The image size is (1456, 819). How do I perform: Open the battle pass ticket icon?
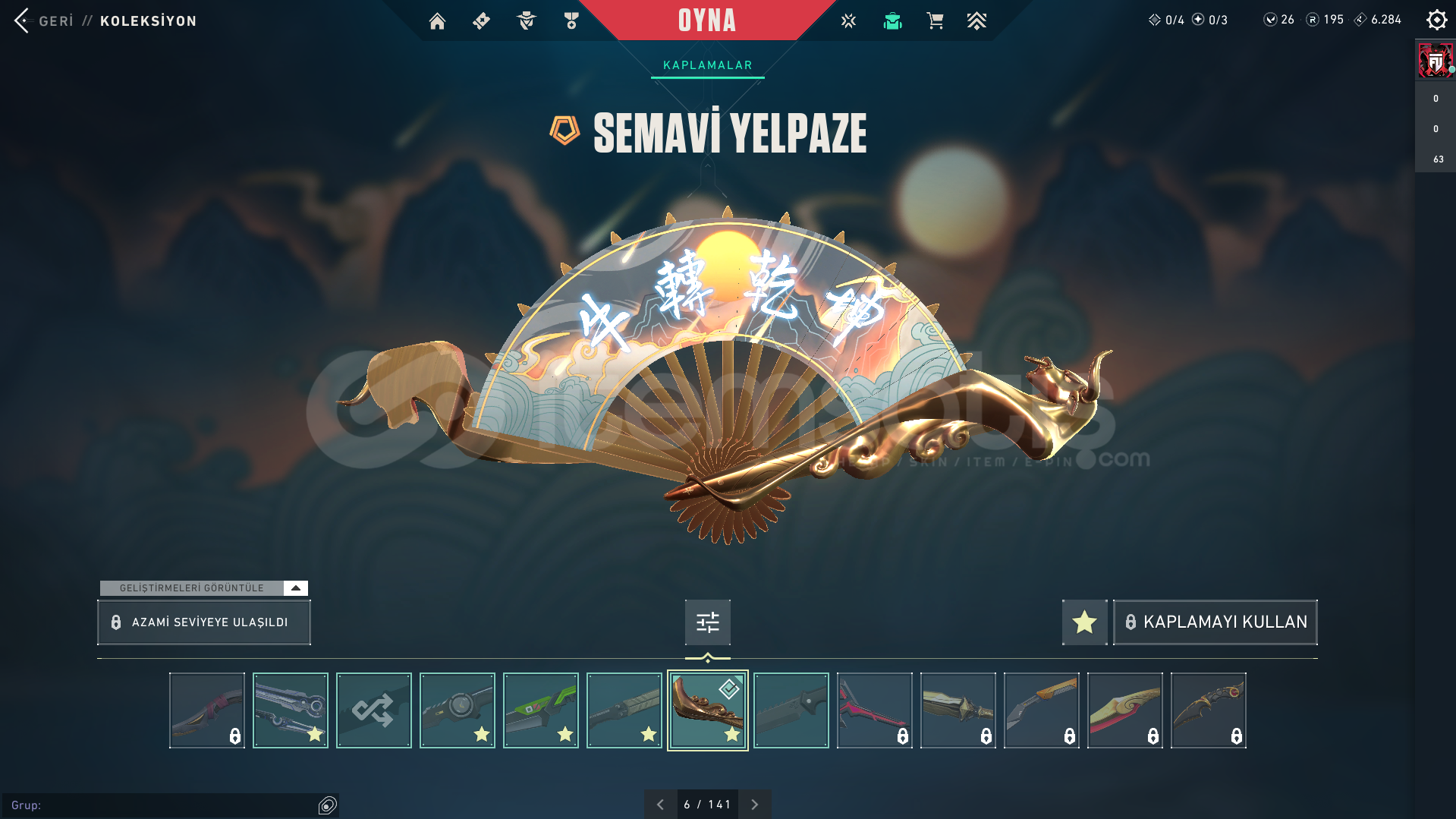pyautogui.click(x=481, y=21)
